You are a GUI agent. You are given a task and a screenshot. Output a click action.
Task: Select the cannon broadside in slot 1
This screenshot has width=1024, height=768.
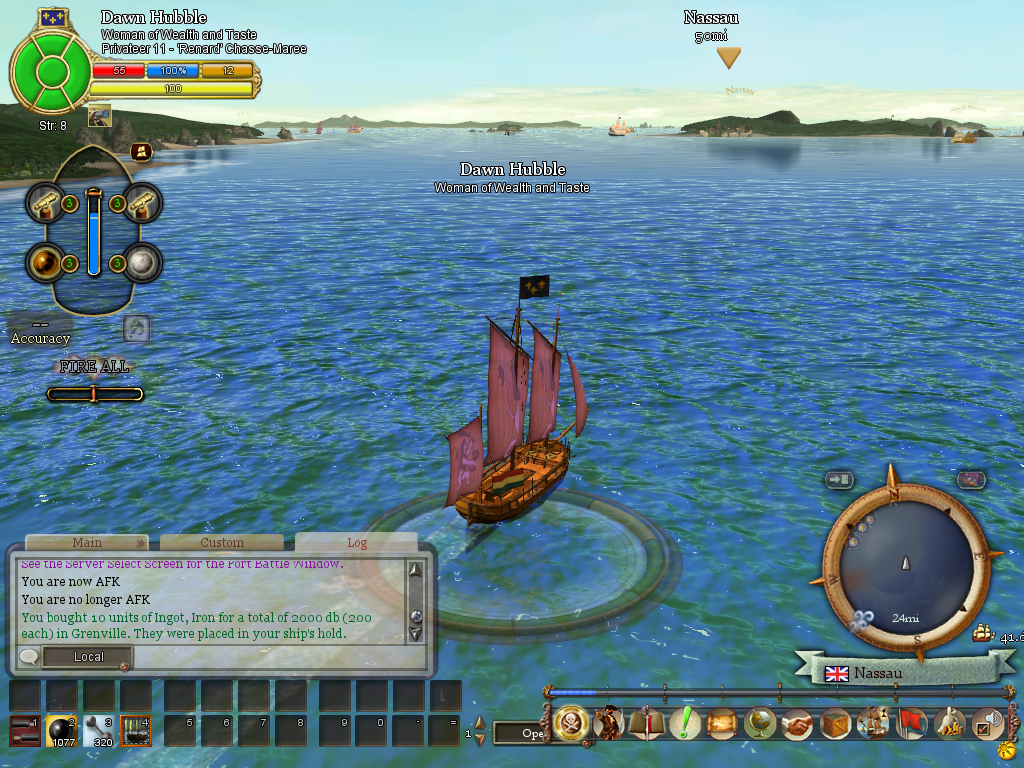point(25,732)
